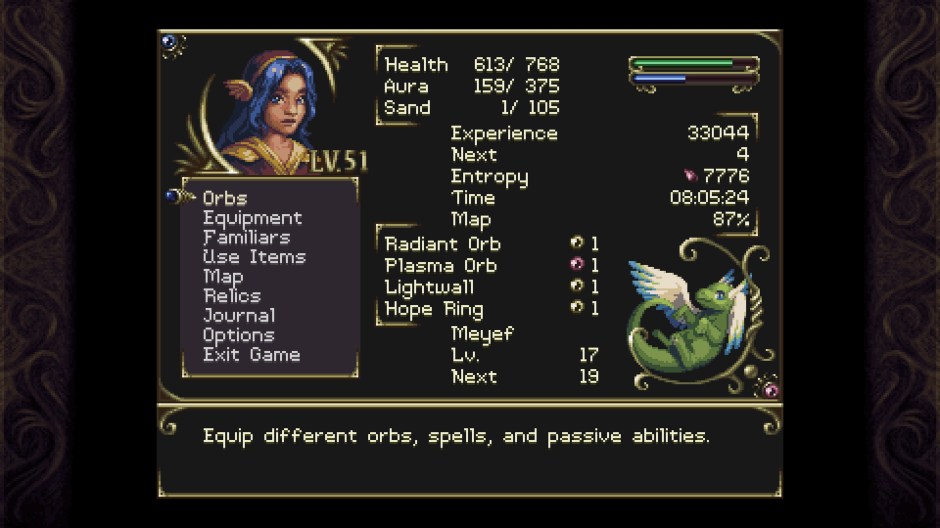Viewport: 940px width, 528px height.
Task: Choose Use Items from the menu
Action: (254, 257)
